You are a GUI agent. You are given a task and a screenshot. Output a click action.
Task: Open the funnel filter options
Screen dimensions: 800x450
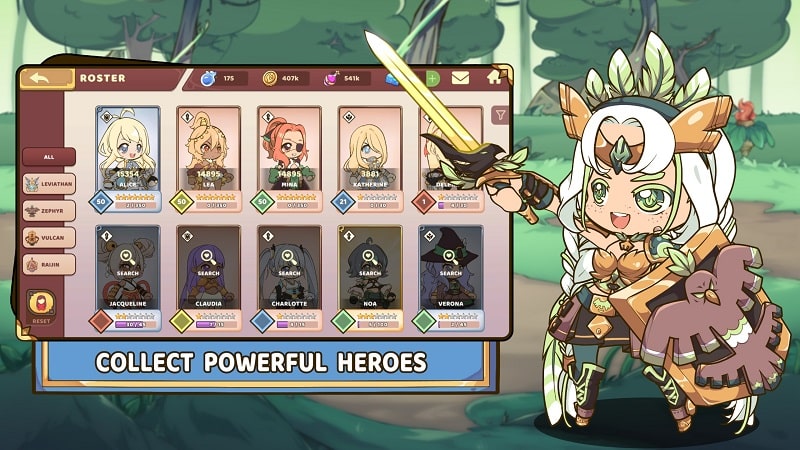click(499, 116)
